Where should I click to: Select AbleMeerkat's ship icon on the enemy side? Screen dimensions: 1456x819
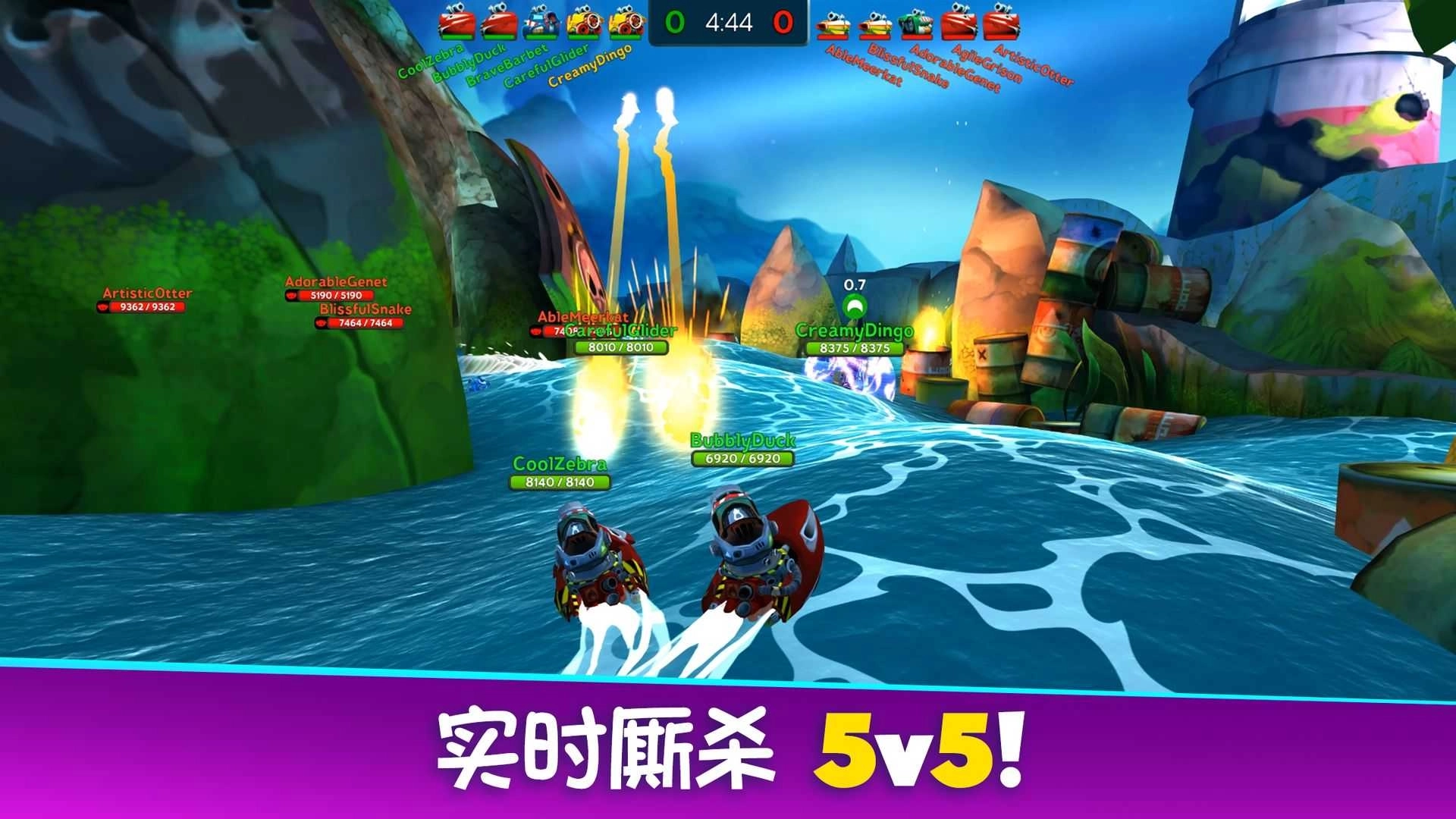[x=832, y=24]
